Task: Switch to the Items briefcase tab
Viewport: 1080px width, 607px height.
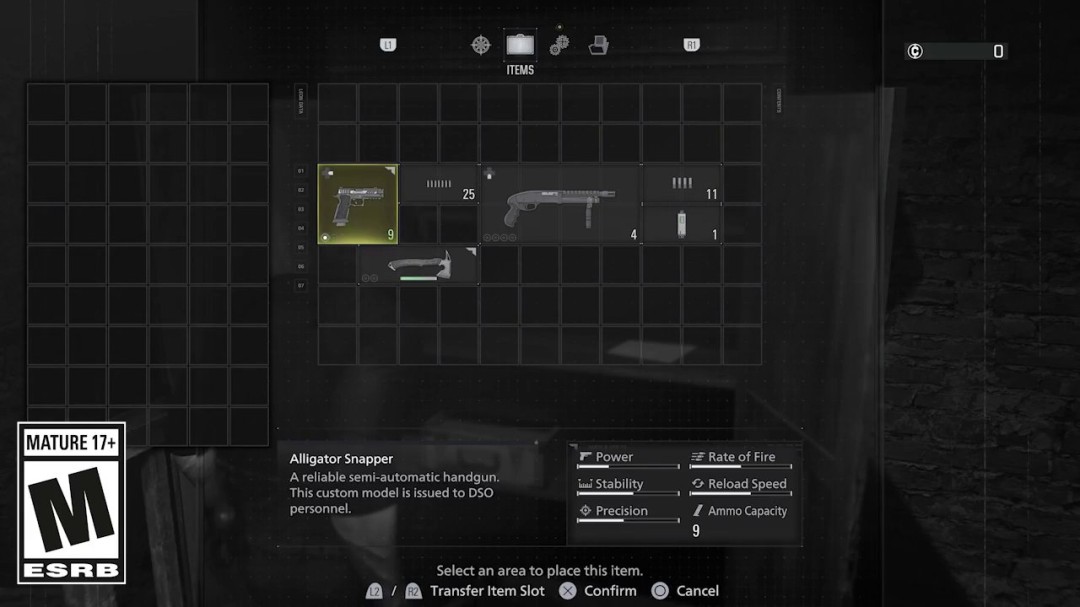Action: point(519,45)
